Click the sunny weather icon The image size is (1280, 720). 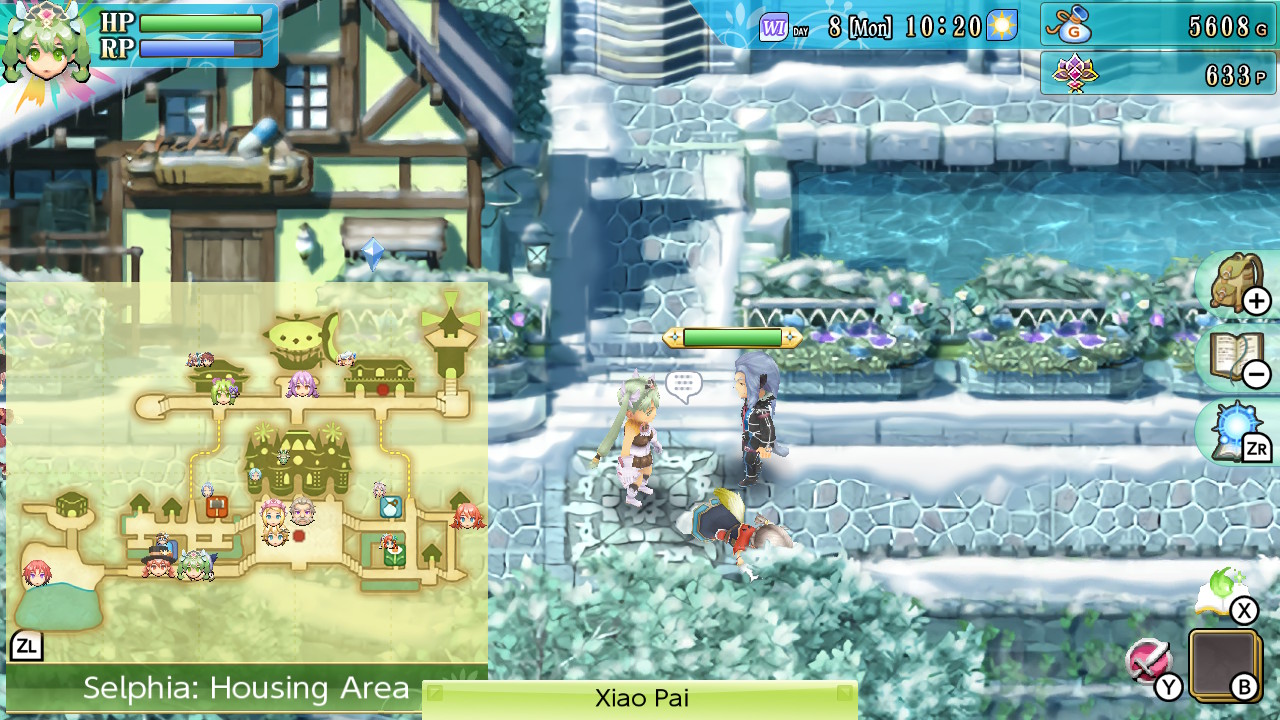[x=1001, y=25]
